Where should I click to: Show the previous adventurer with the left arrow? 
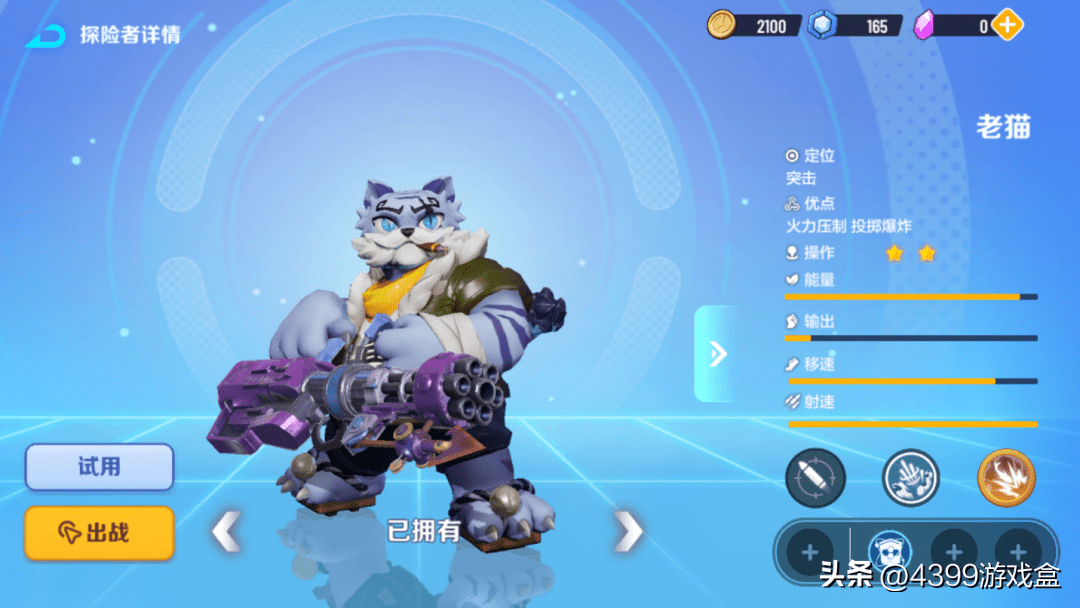pos(227,531)
